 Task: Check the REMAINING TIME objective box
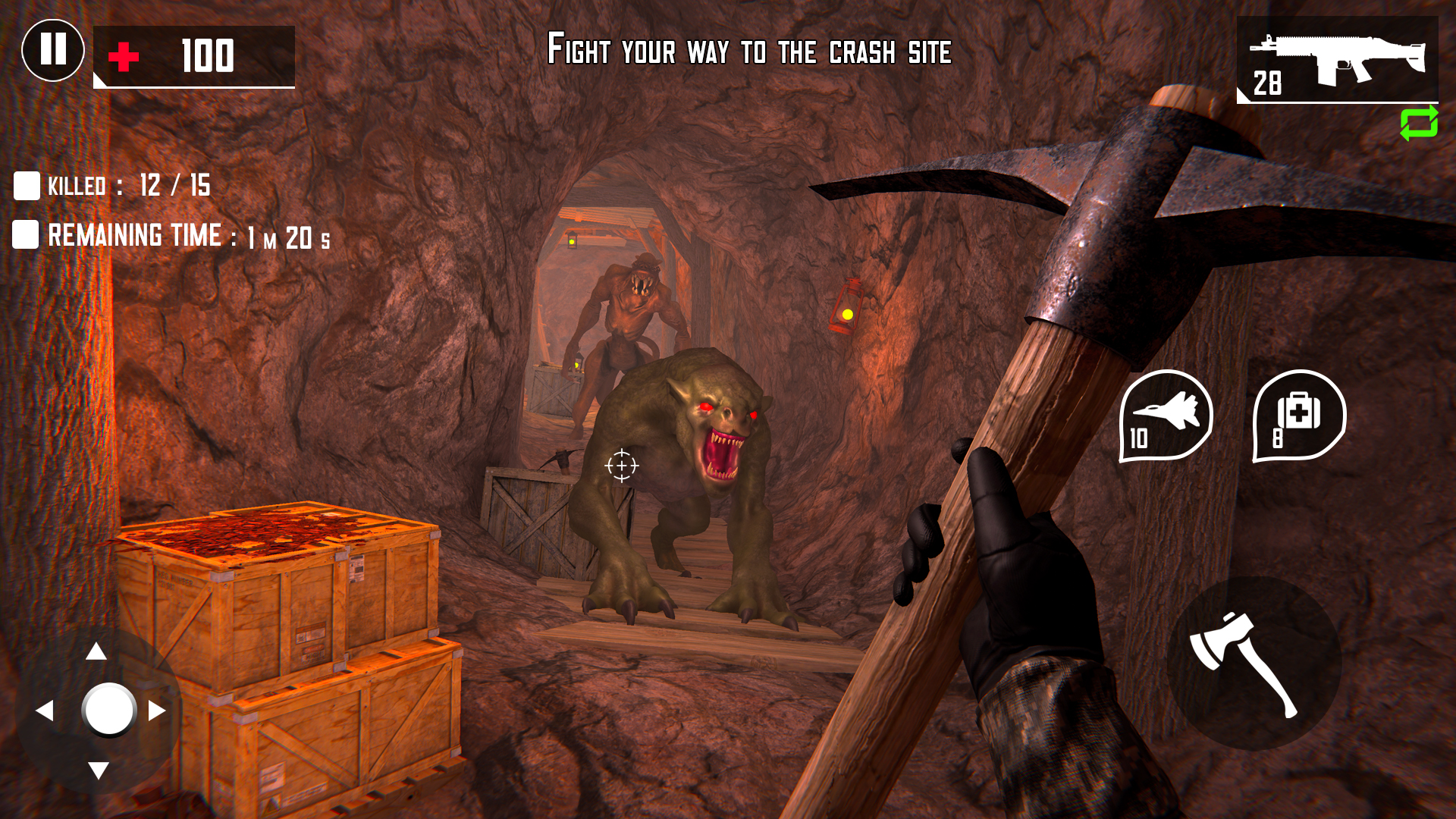(27, 236)
